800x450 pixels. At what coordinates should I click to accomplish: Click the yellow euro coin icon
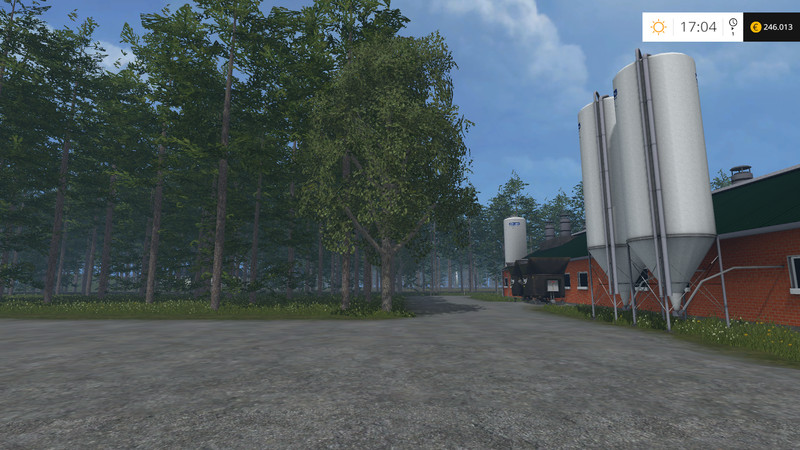coord(755,27)
